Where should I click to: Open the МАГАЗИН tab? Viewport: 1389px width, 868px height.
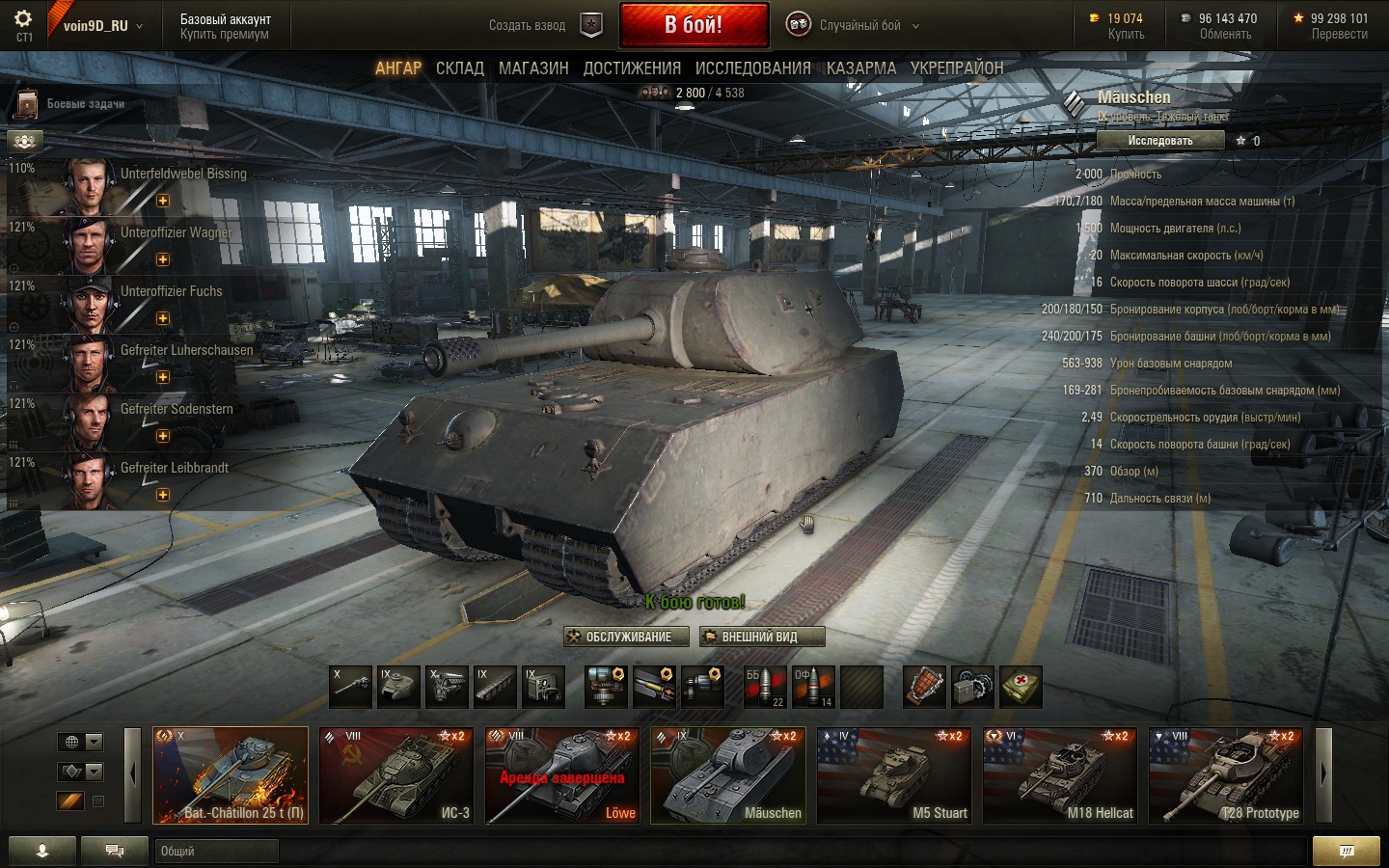point(533,68)
